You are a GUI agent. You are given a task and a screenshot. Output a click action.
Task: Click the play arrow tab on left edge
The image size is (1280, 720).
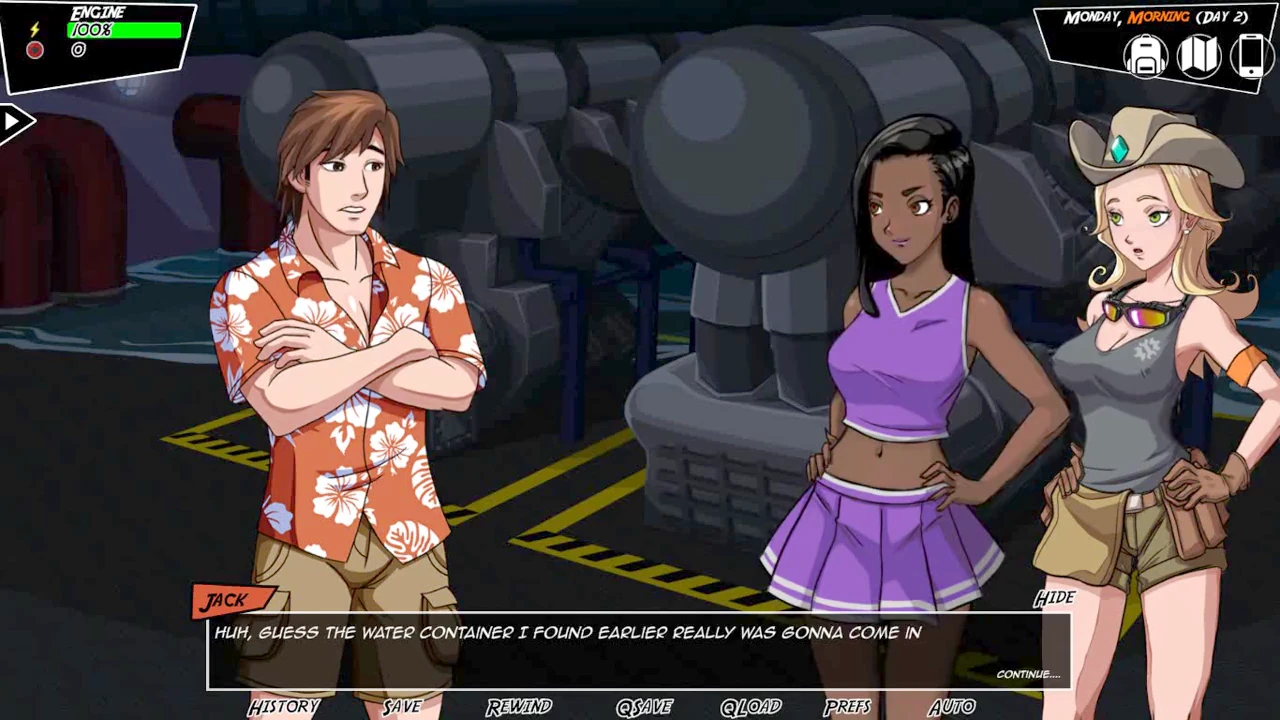point(14,123)
